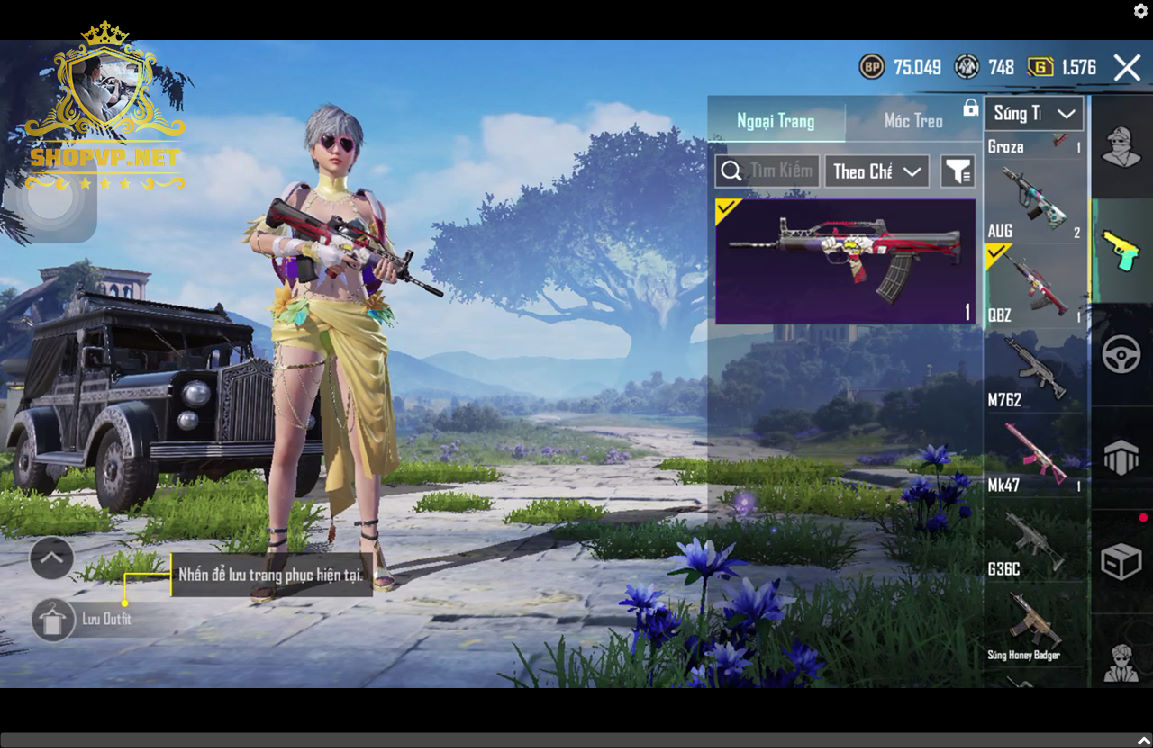Image resolution: width=1153 pixels, height=748 pixels.
Task: Expand the Súng weapon type dropdown
Action: 1034,113
